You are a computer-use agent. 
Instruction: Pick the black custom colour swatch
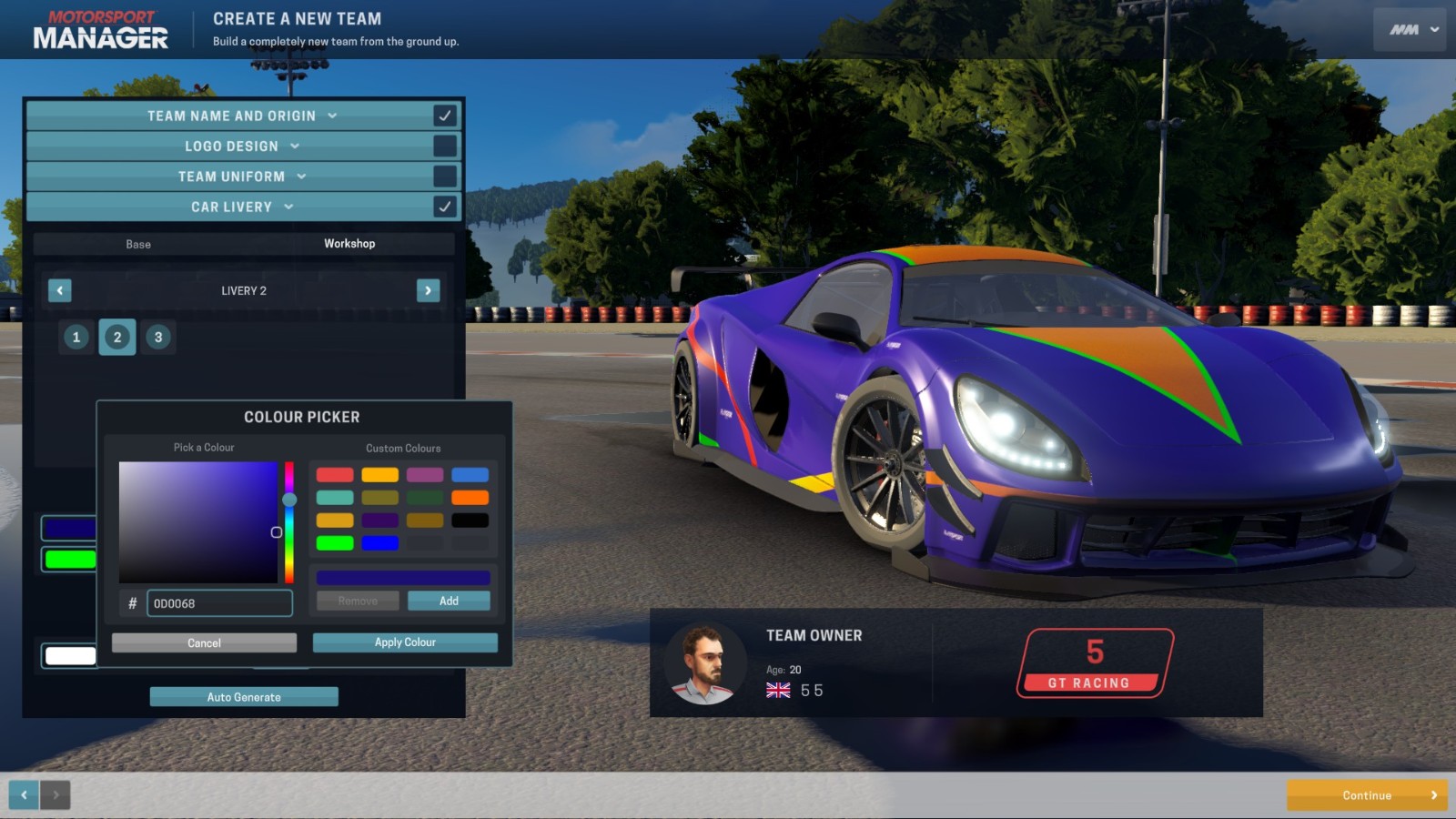[470, 521]
